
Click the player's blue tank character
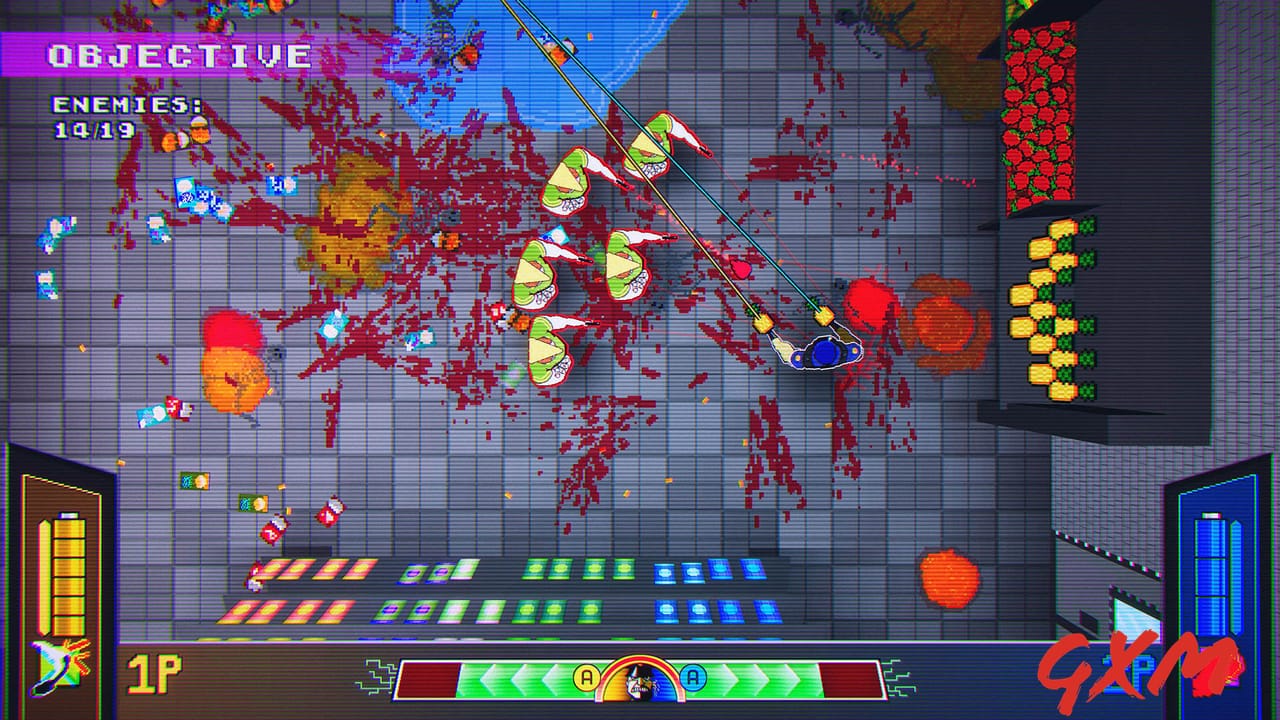pyautogui.click(x=821, y=354)
